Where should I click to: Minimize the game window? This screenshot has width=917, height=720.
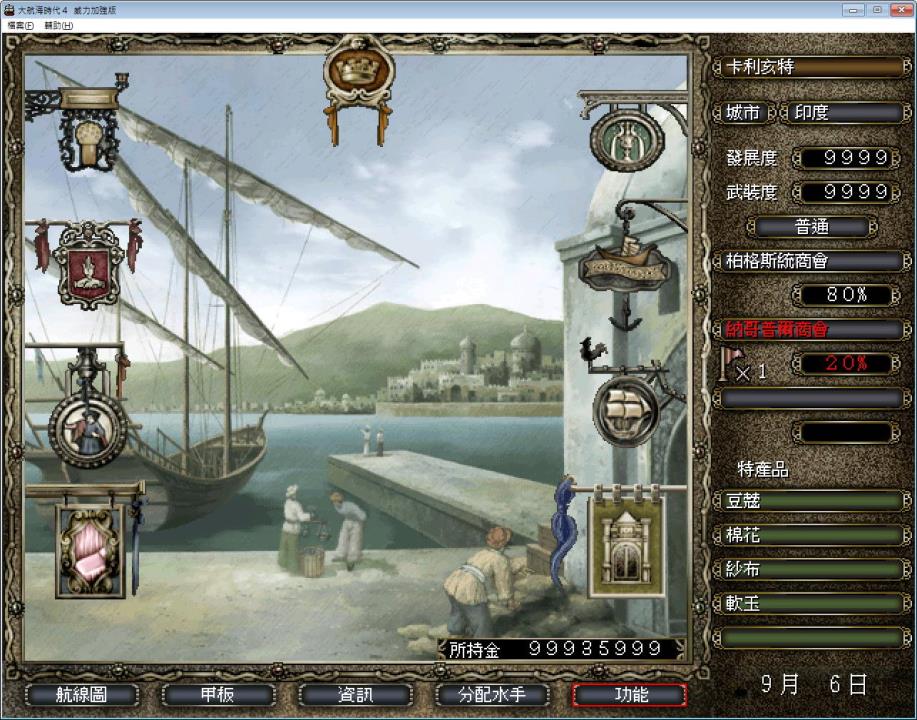coord(852,9)
